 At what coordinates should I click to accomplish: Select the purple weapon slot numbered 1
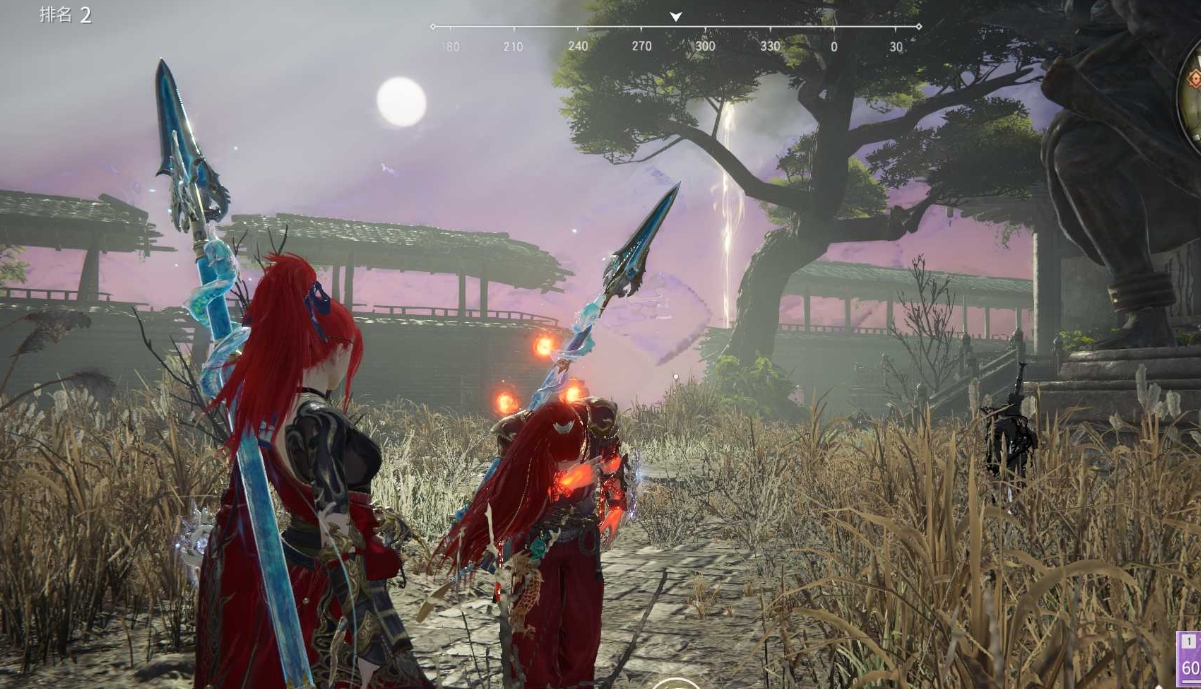click(1189, 657)
